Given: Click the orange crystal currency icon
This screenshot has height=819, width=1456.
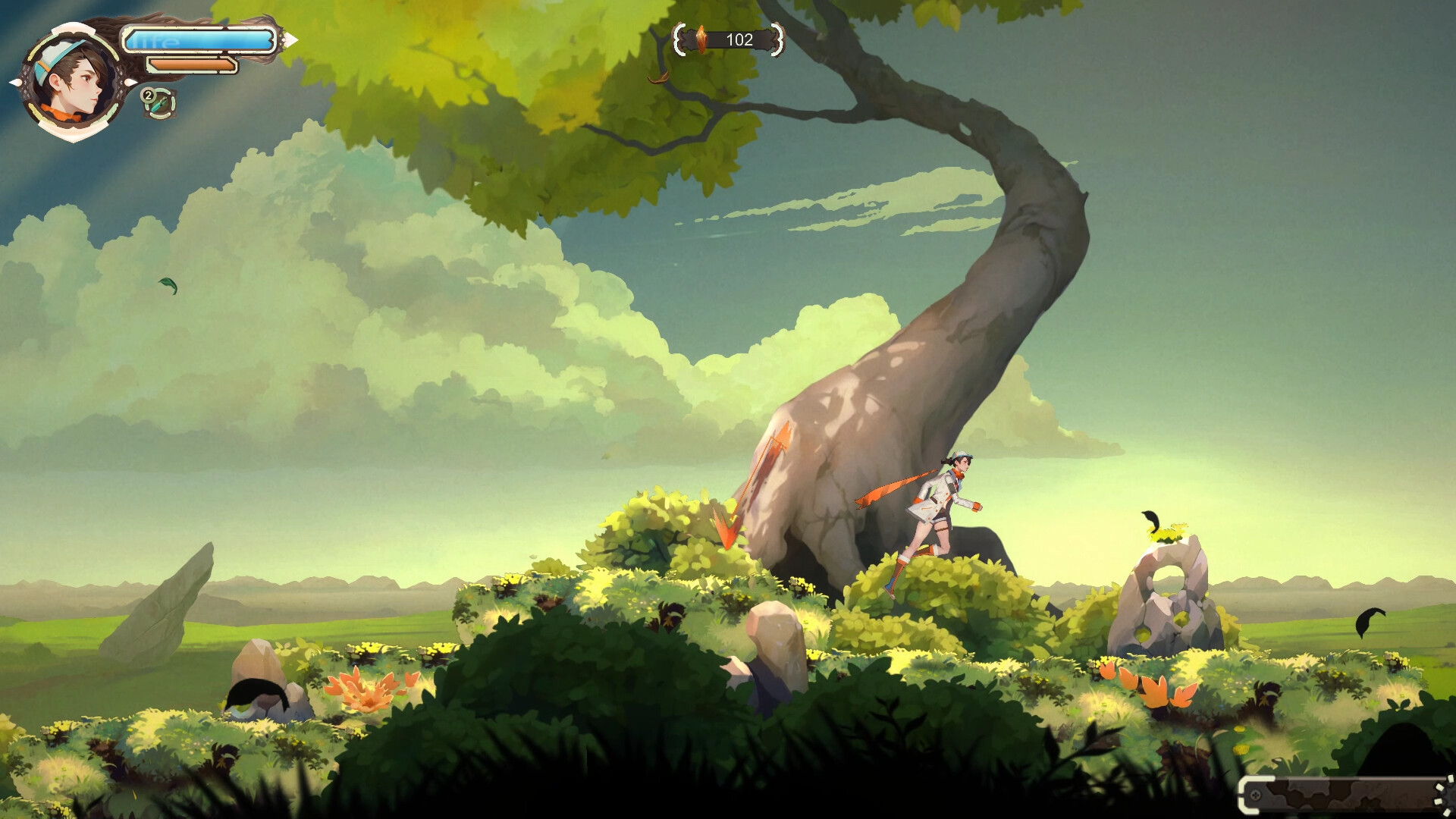Looking at the screenshot, I should pos(701,39).
